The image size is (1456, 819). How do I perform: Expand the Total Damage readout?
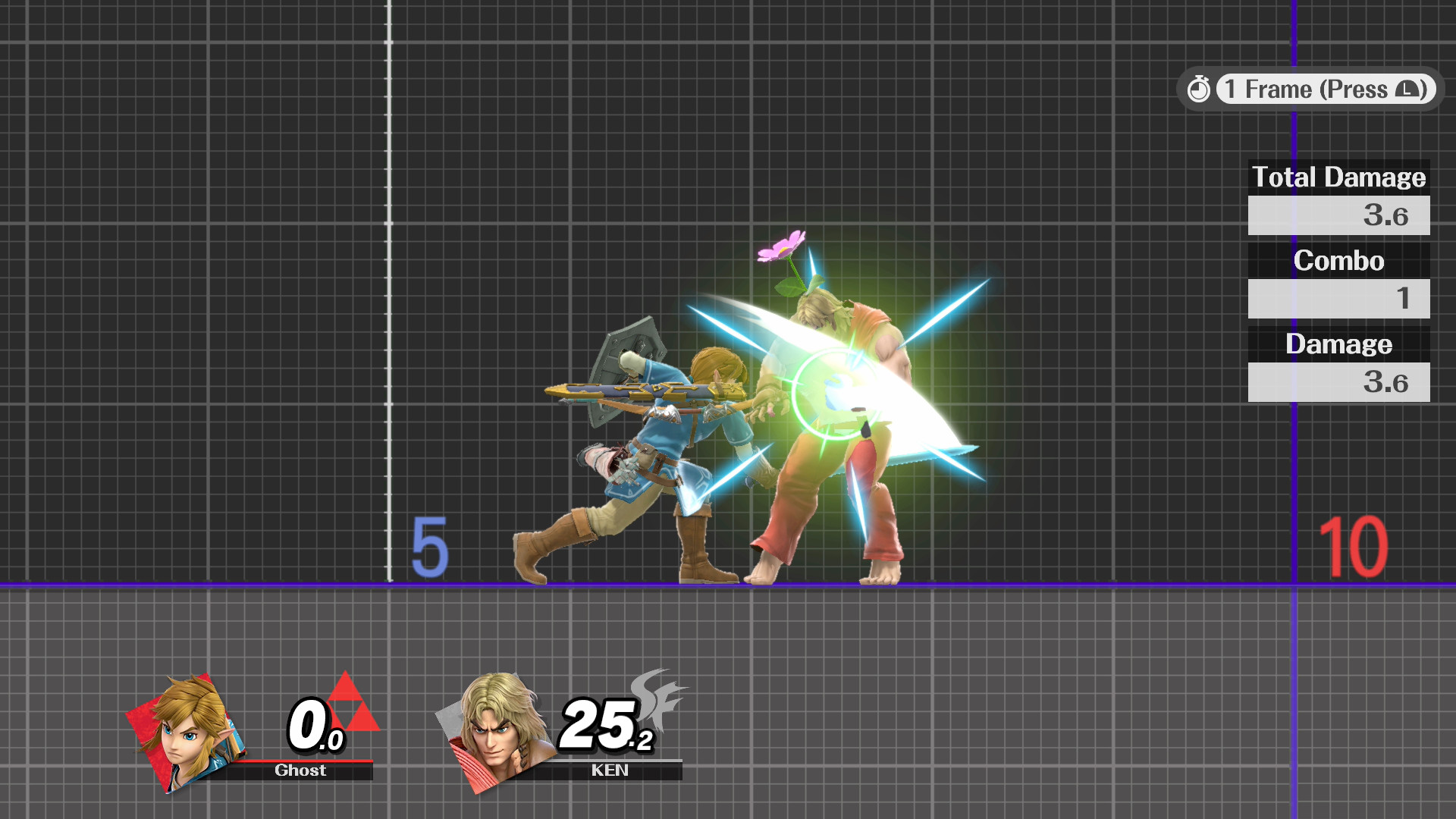click(x=1338, y=215)
